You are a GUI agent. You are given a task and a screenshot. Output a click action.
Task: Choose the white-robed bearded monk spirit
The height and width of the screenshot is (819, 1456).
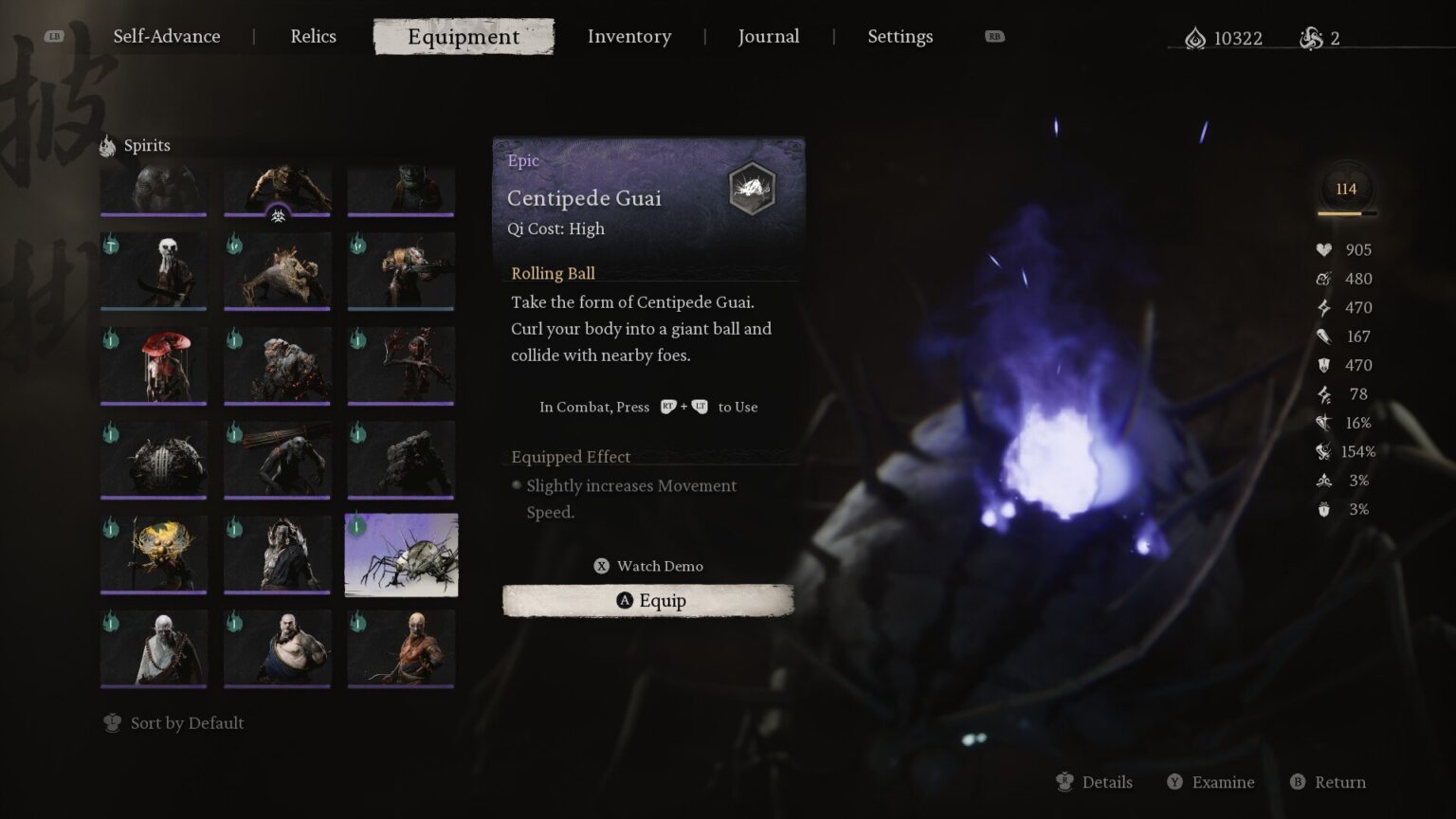point(154,648)
